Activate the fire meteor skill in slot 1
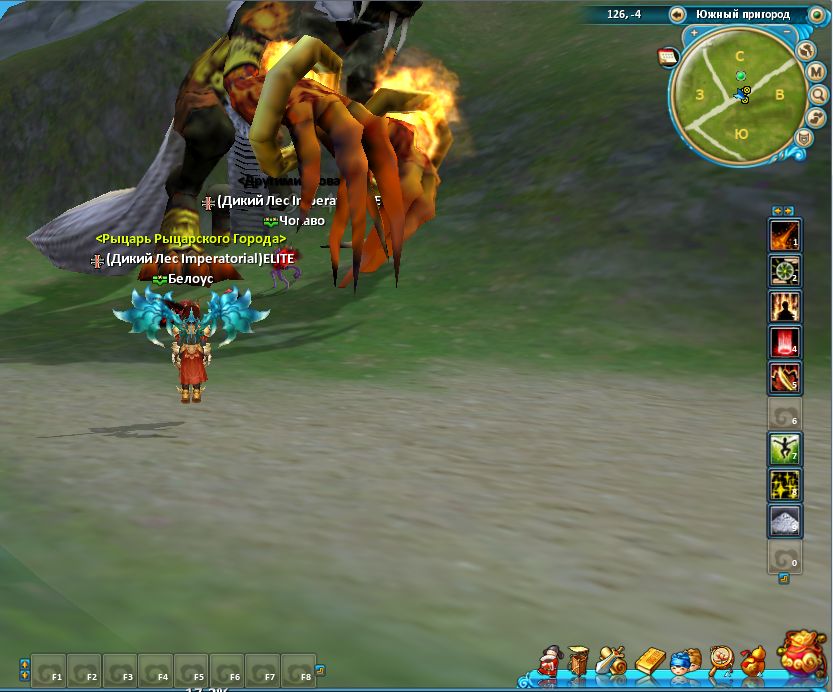833x692 pixels. [x=783, y=236]
